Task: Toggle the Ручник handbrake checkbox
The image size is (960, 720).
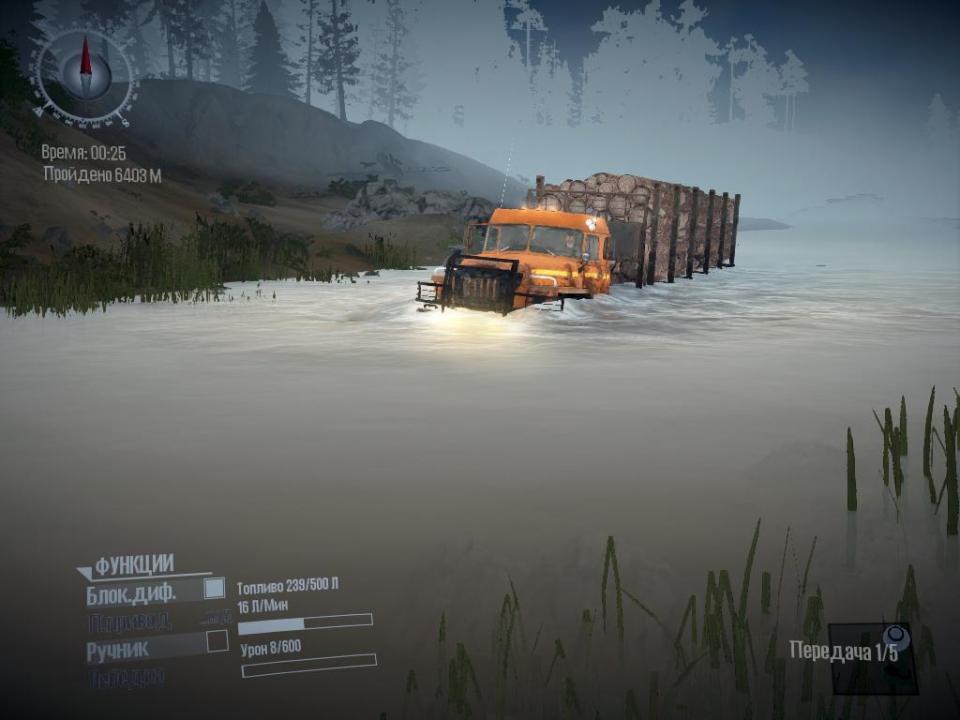Action: (x=216, y=642)
